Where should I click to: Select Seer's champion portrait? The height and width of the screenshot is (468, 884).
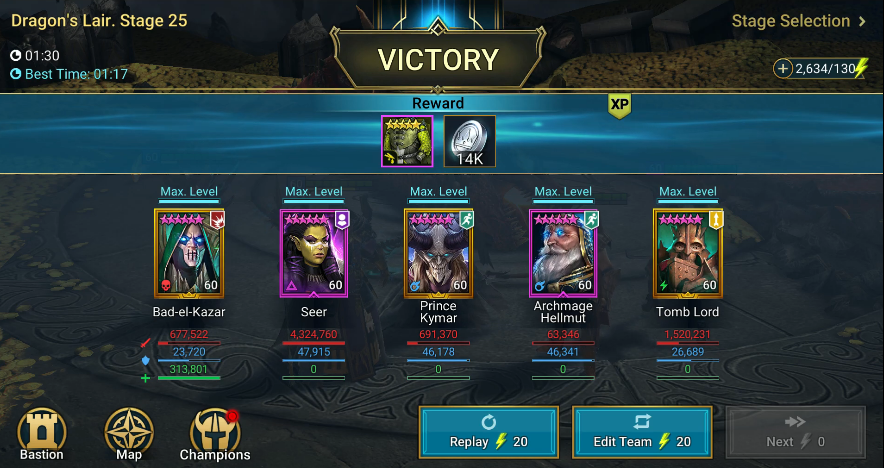click(313, 253)
